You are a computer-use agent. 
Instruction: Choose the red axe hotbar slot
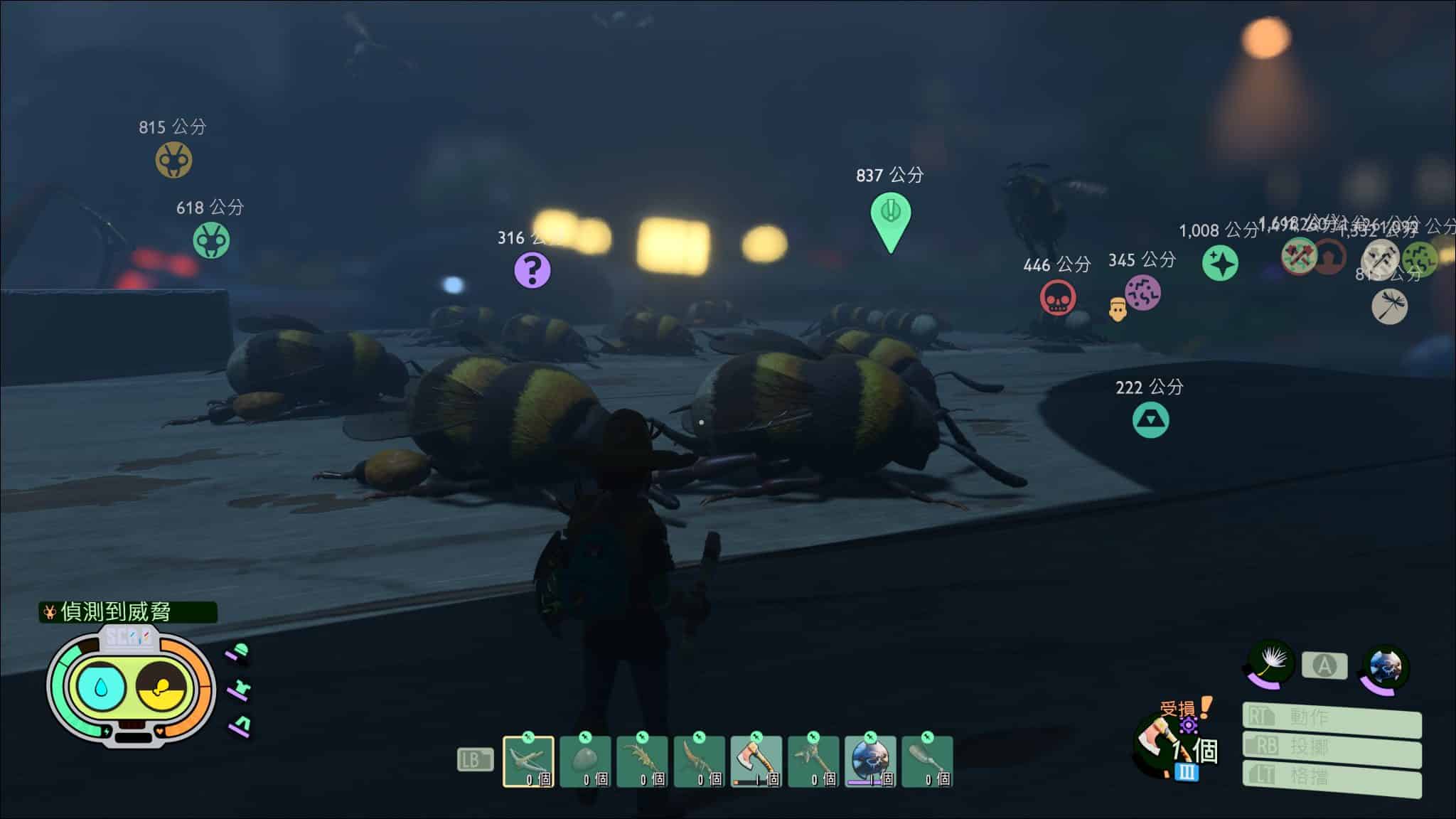pyautogui.click(x=756, y=761)
